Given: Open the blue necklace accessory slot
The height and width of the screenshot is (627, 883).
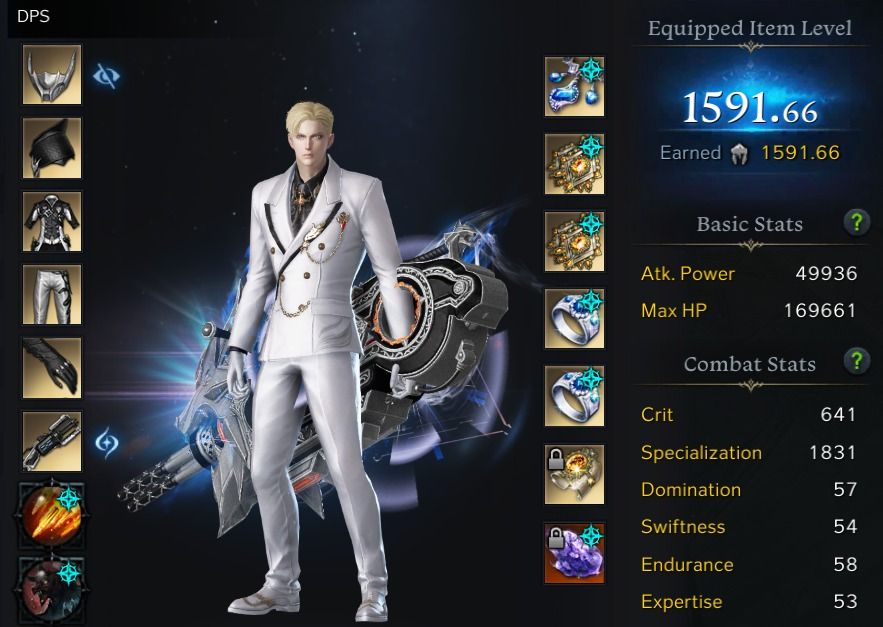Looking at the screenshot, I should pyautogui.click(x=574, y=86).
